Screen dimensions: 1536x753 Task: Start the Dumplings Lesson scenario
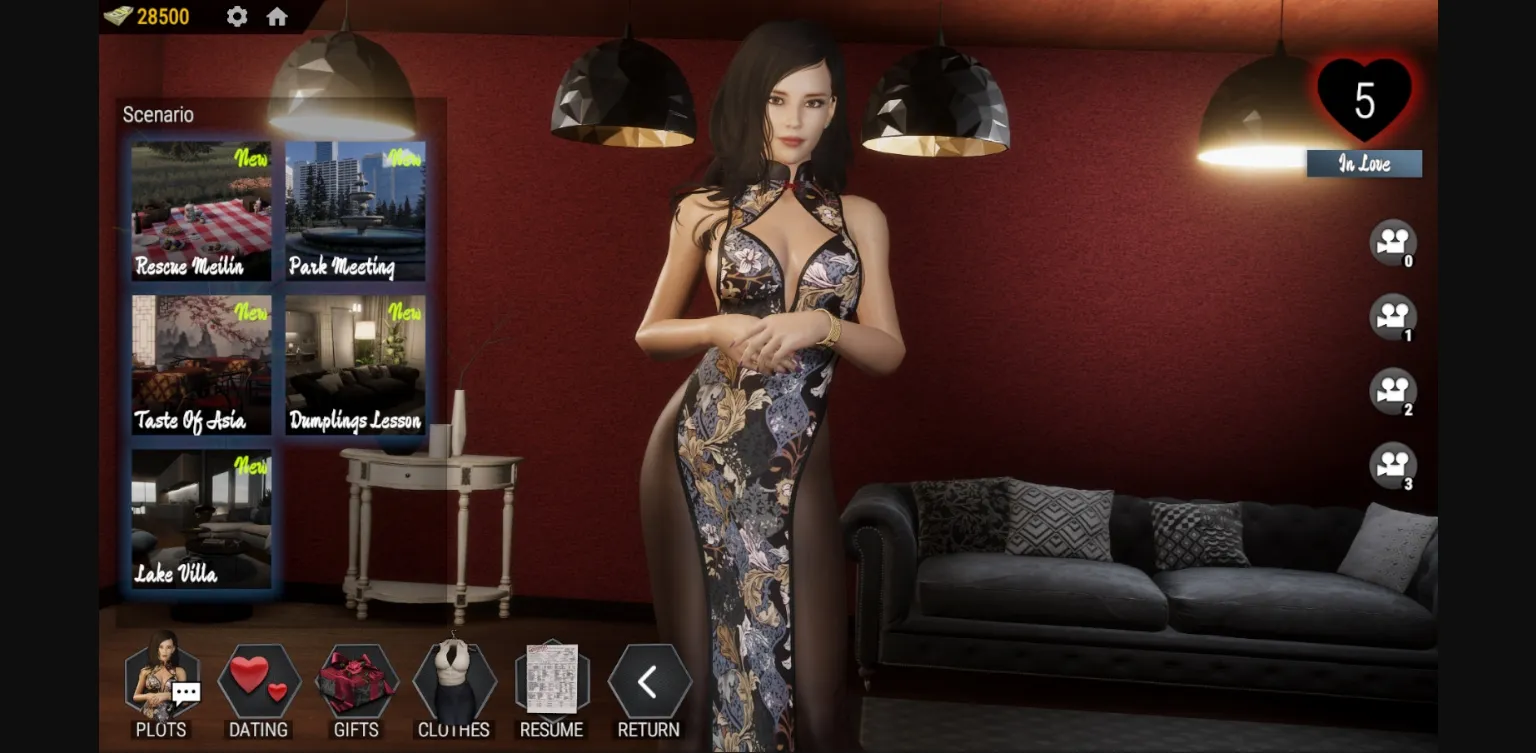(x=355, y=364)
